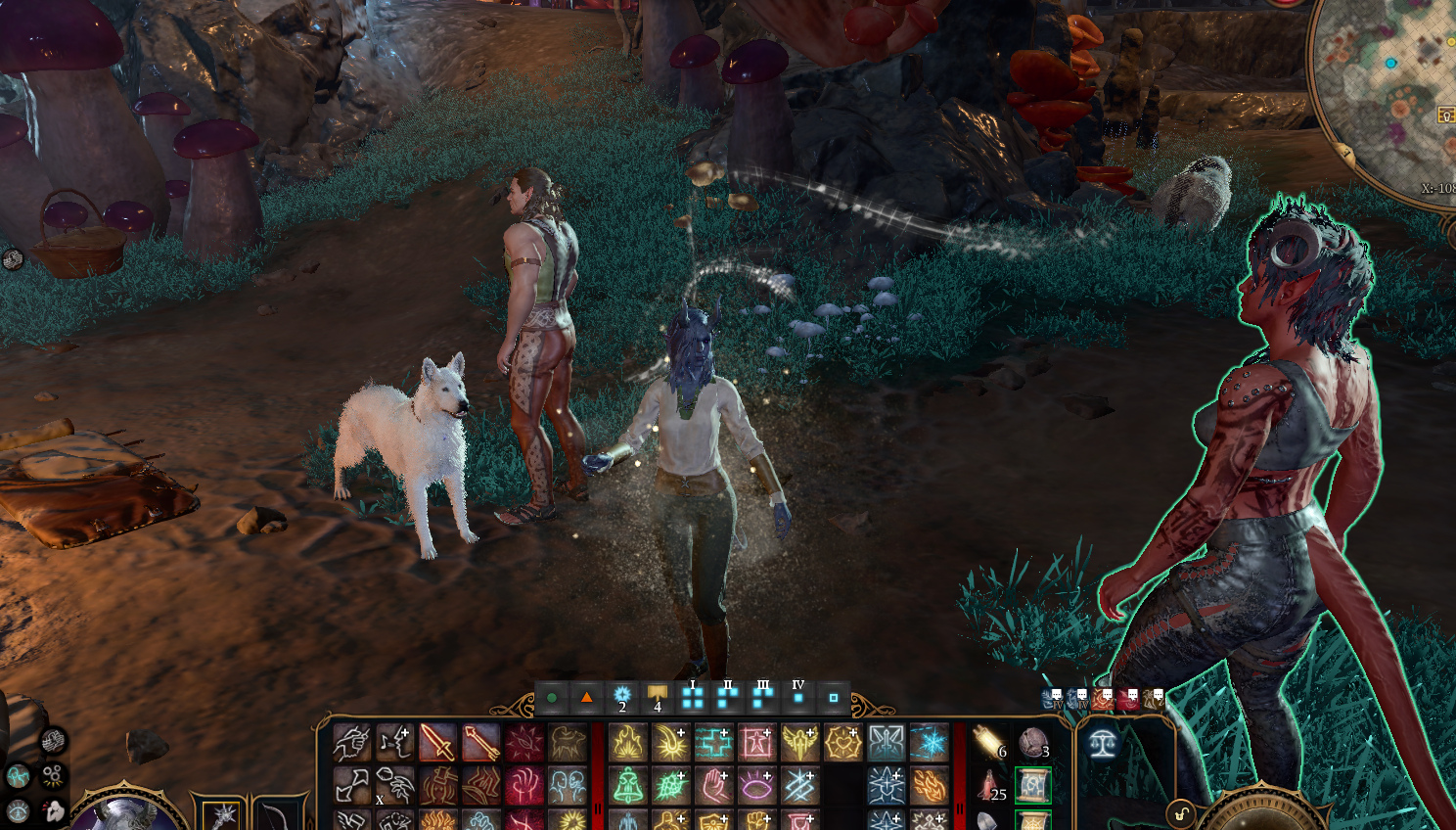The image size is (1456, 830).
Task: Cast the yellow flame cantrip
Action: click(627, 743)
